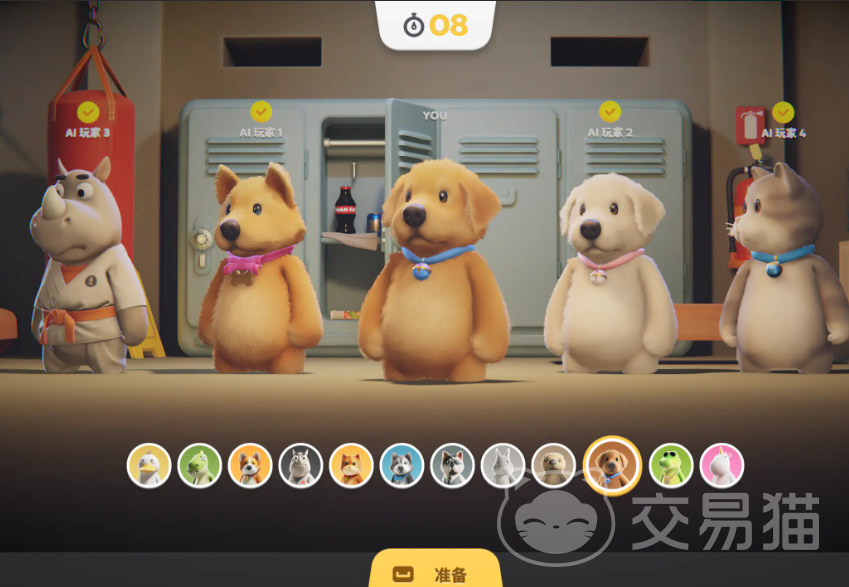Choose the beige otter avatar

(553, 465)
